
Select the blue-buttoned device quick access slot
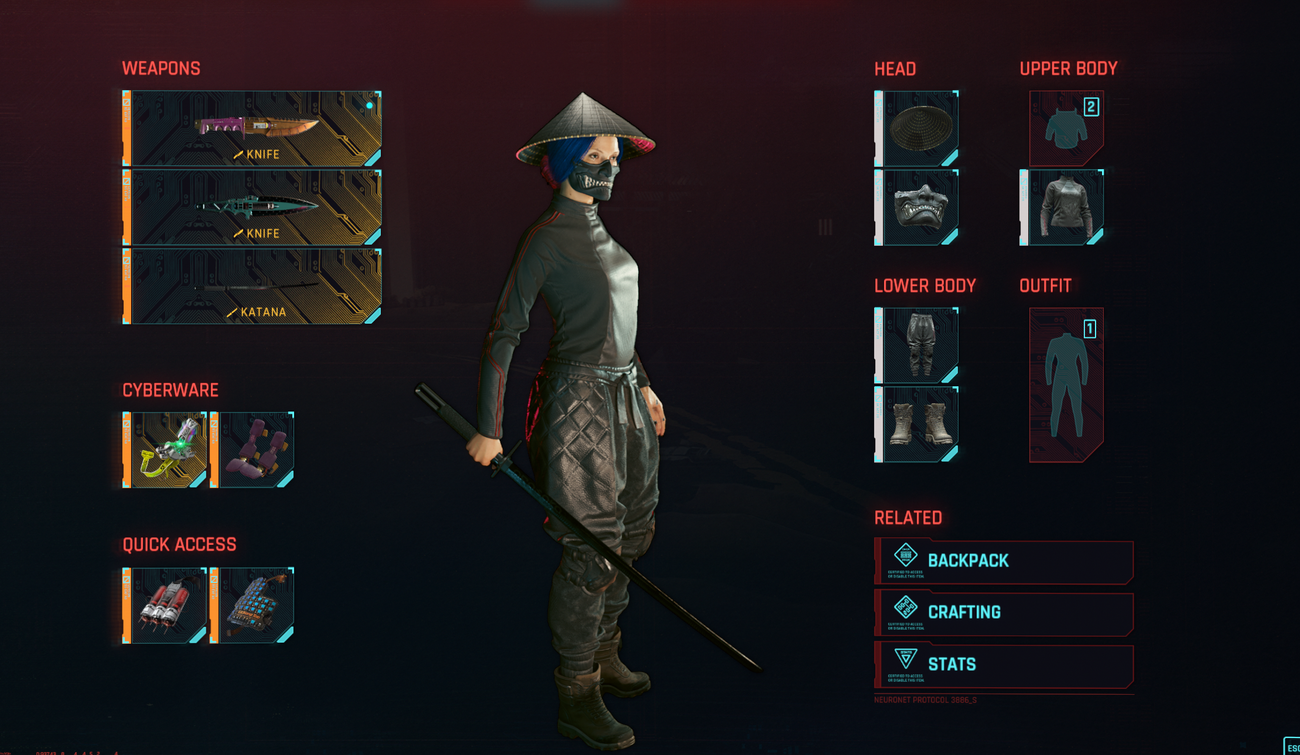click(252, 605)
